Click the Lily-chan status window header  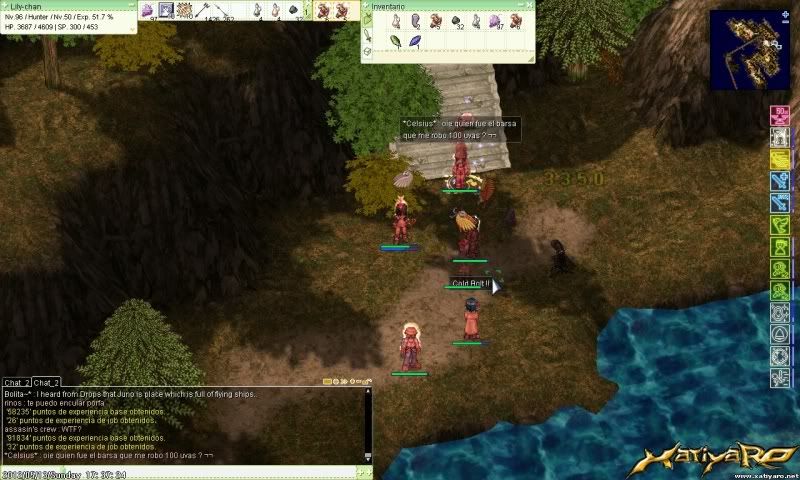(x=60, y=5)
